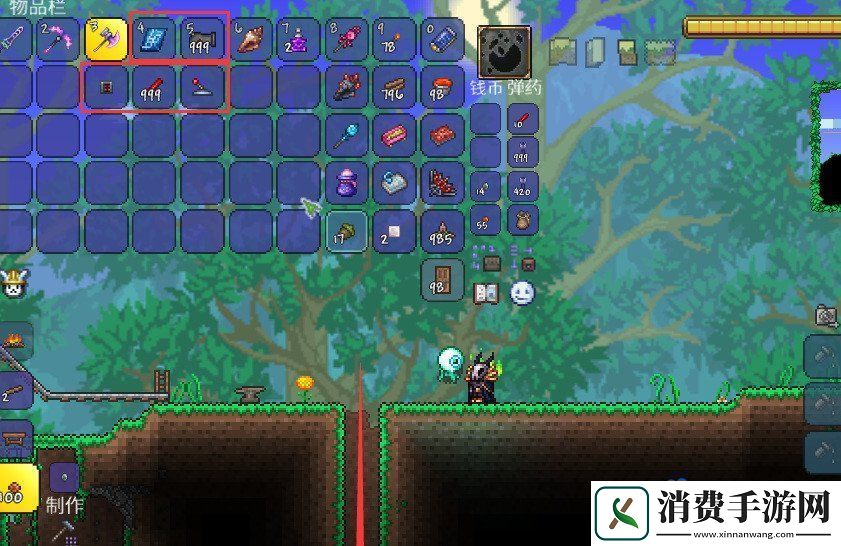This screenshot has width=841, height=546.
Task: Pick up the wood stack of 796
Action: (x=394, y=88)
